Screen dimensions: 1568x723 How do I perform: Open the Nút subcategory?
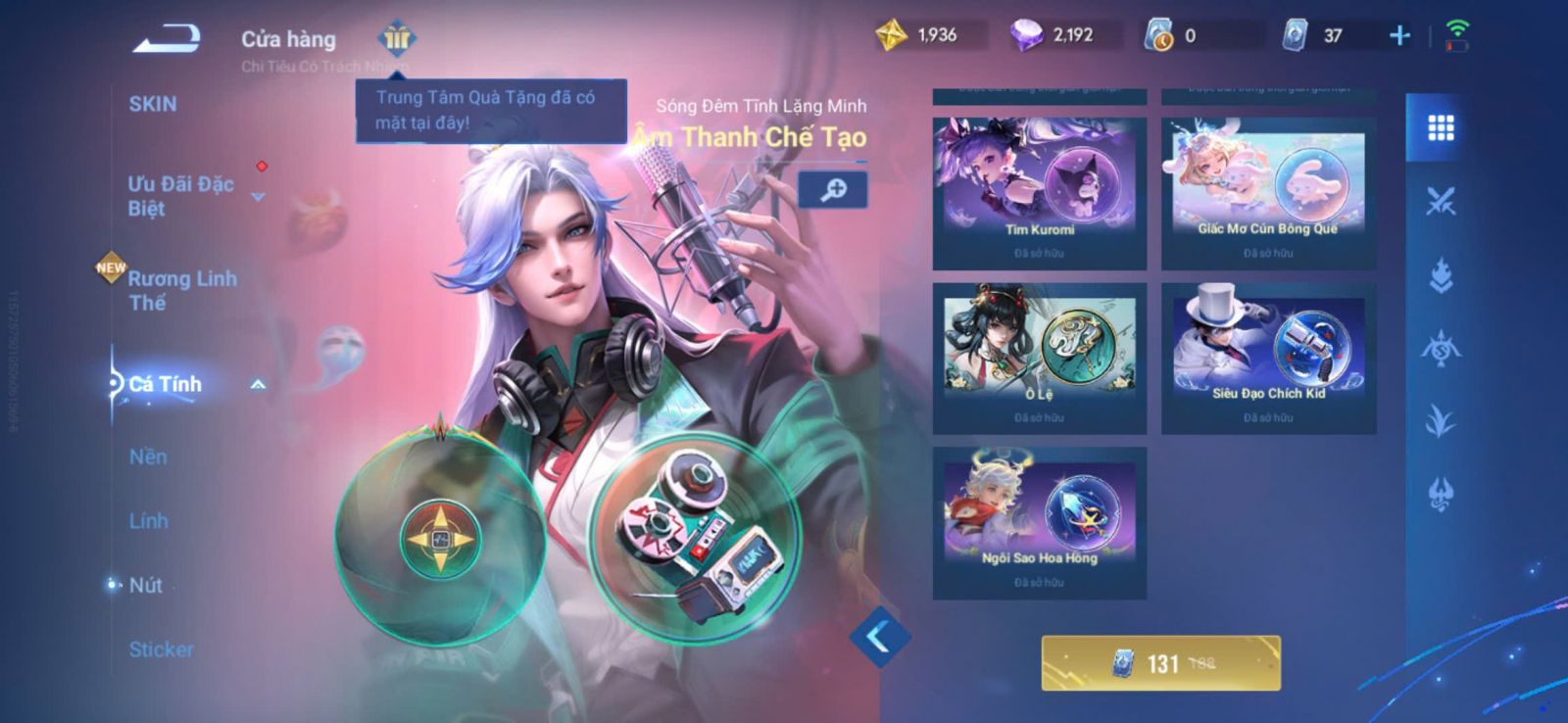point(146,585)
